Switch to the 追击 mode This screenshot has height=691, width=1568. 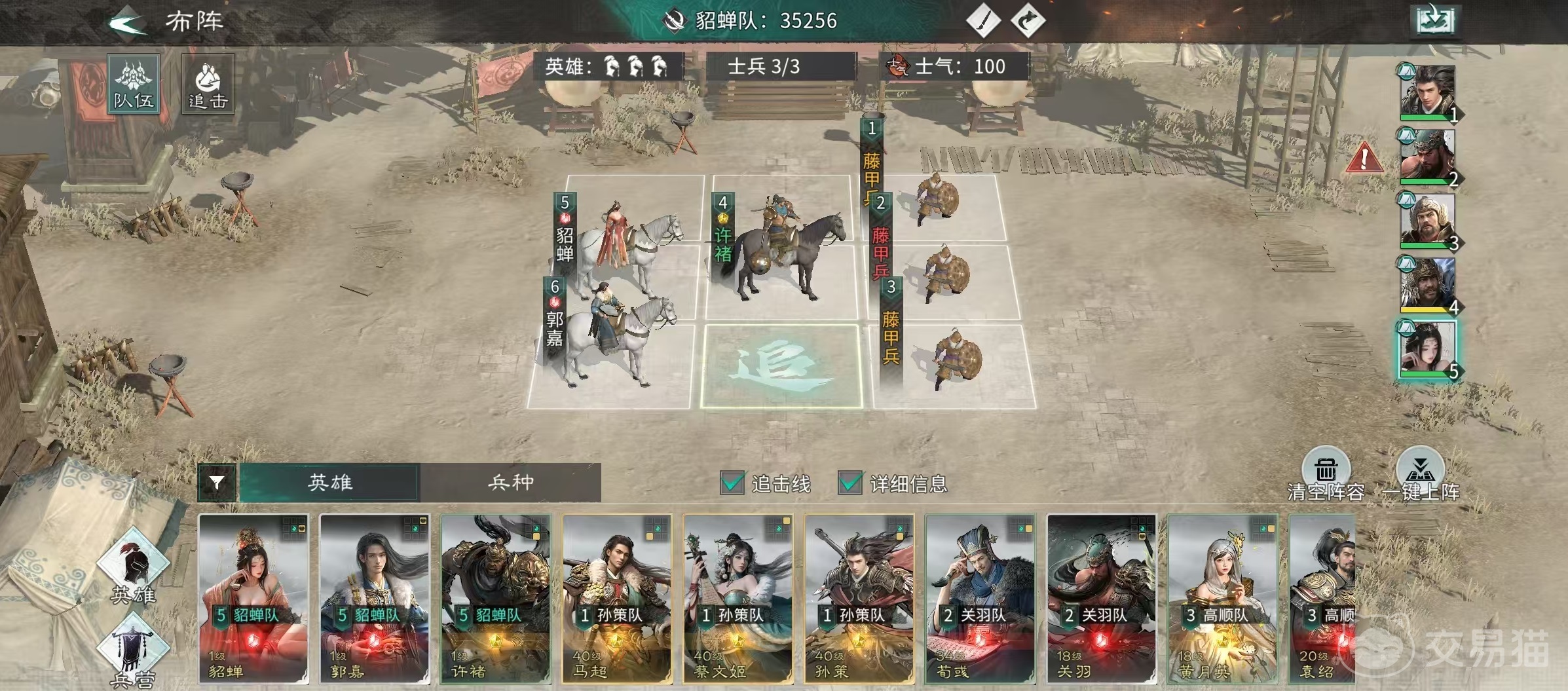click(208, 84)
